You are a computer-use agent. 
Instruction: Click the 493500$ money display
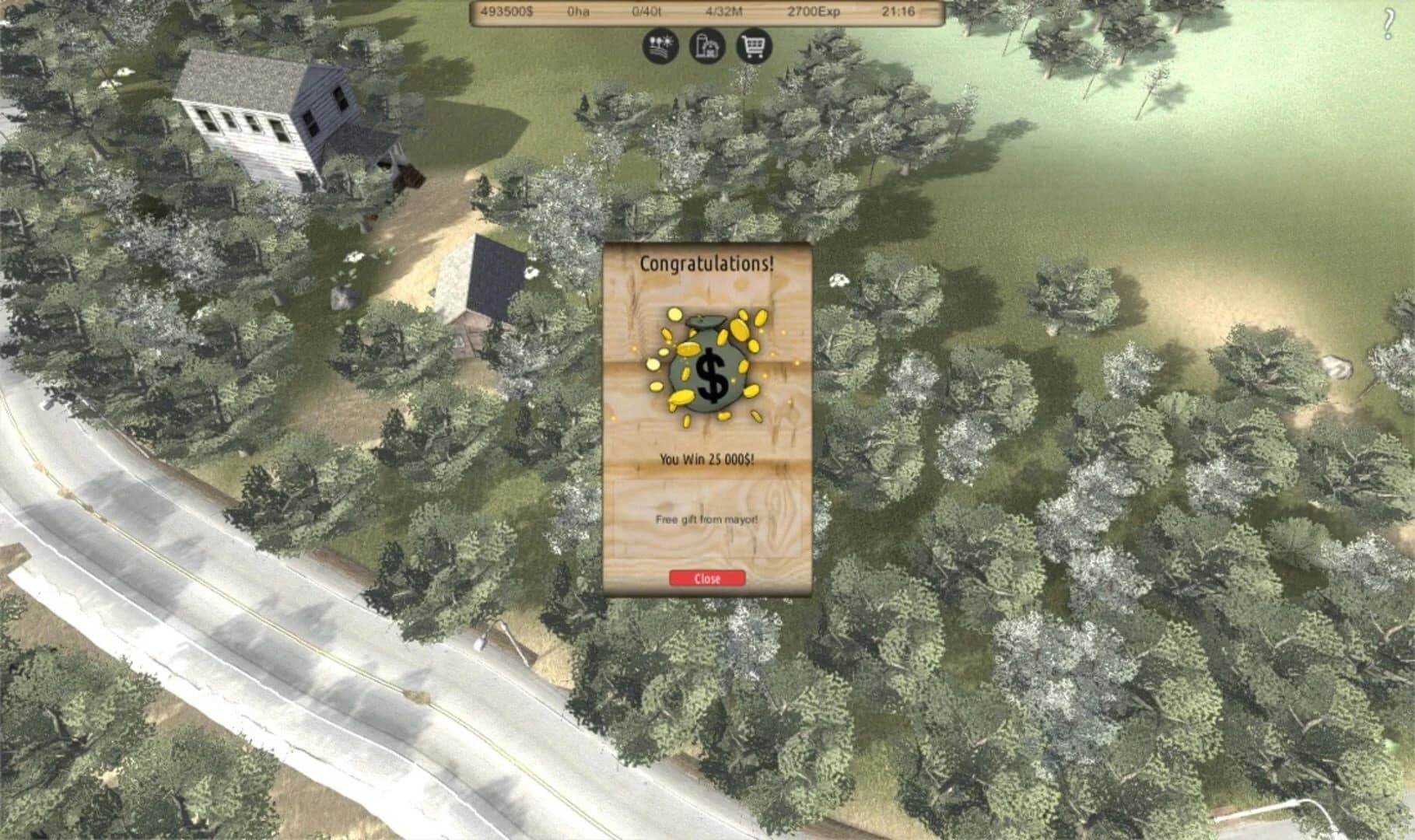click(x=510, y=10)
